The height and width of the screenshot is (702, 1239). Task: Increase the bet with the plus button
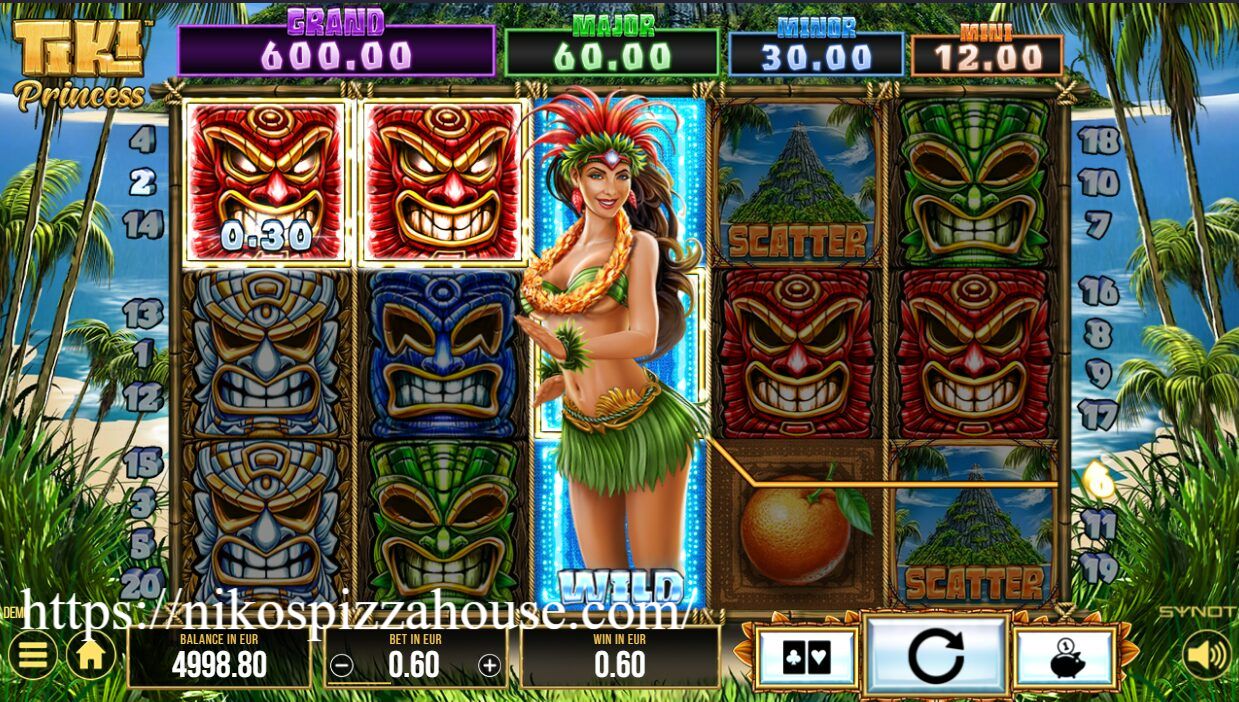489,665
